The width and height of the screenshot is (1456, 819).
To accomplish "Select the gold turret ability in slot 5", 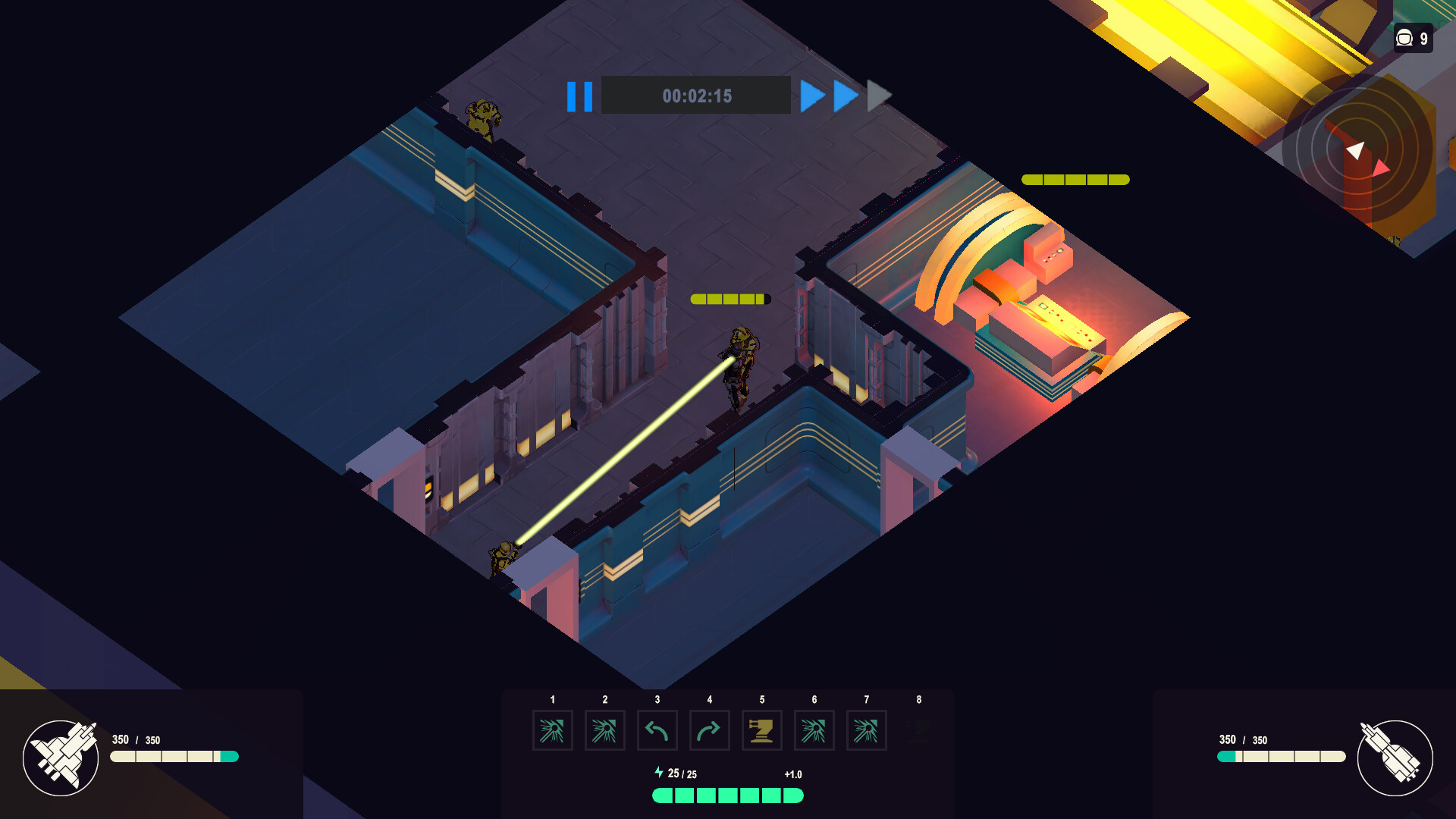I will pyautogui.click(x=761, y=730).
